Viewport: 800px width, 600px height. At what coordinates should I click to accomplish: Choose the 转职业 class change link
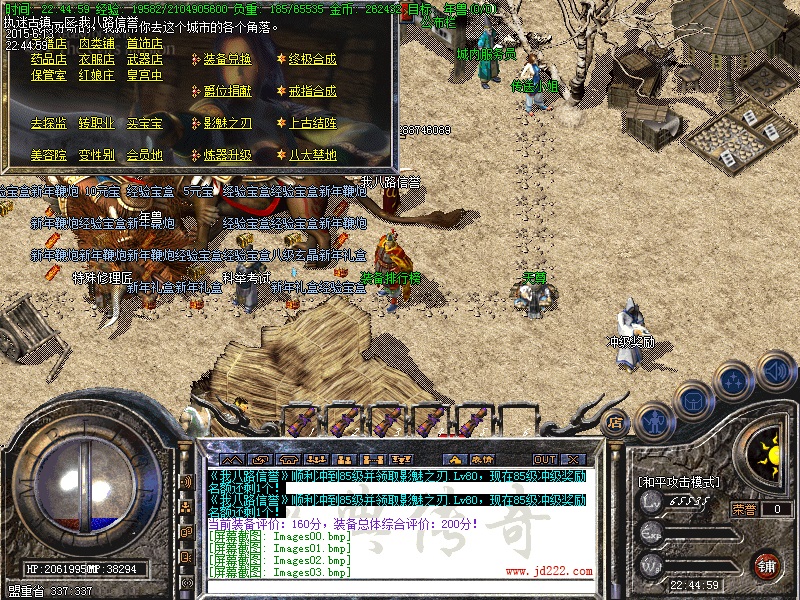pos(97,123)
